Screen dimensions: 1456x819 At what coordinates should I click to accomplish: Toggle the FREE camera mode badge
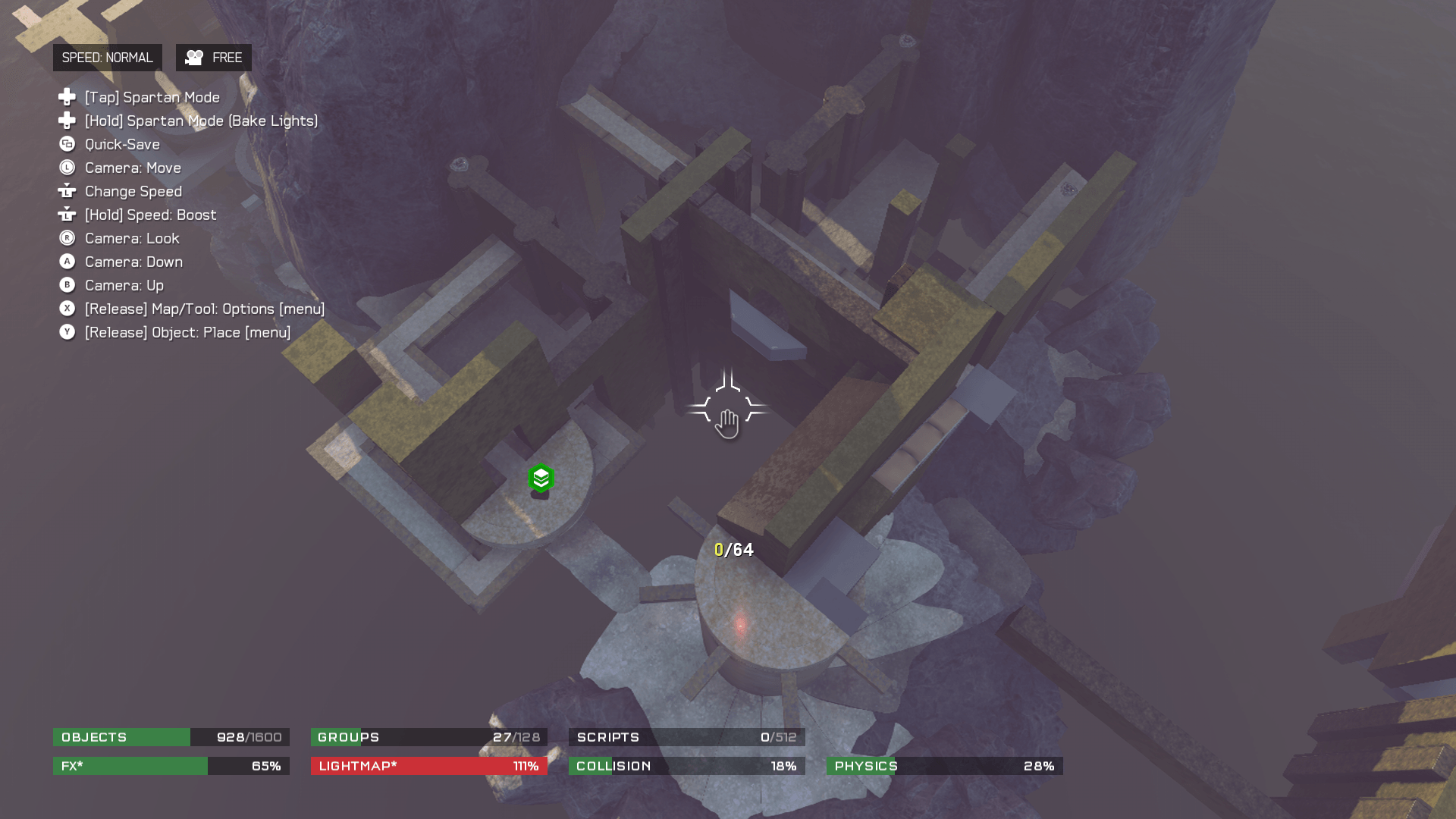[x=214, y=58]
